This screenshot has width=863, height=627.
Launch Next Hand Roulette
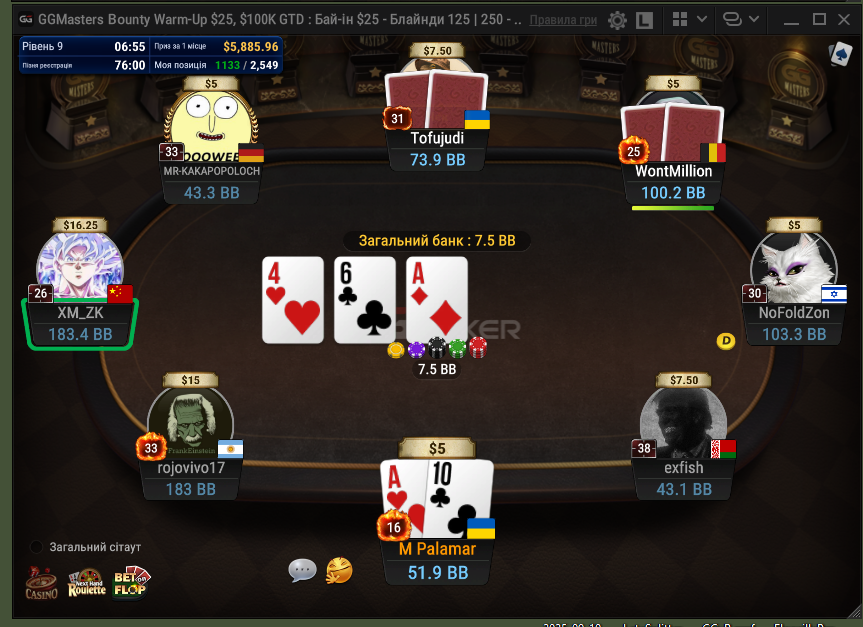[x=86, y=583]
